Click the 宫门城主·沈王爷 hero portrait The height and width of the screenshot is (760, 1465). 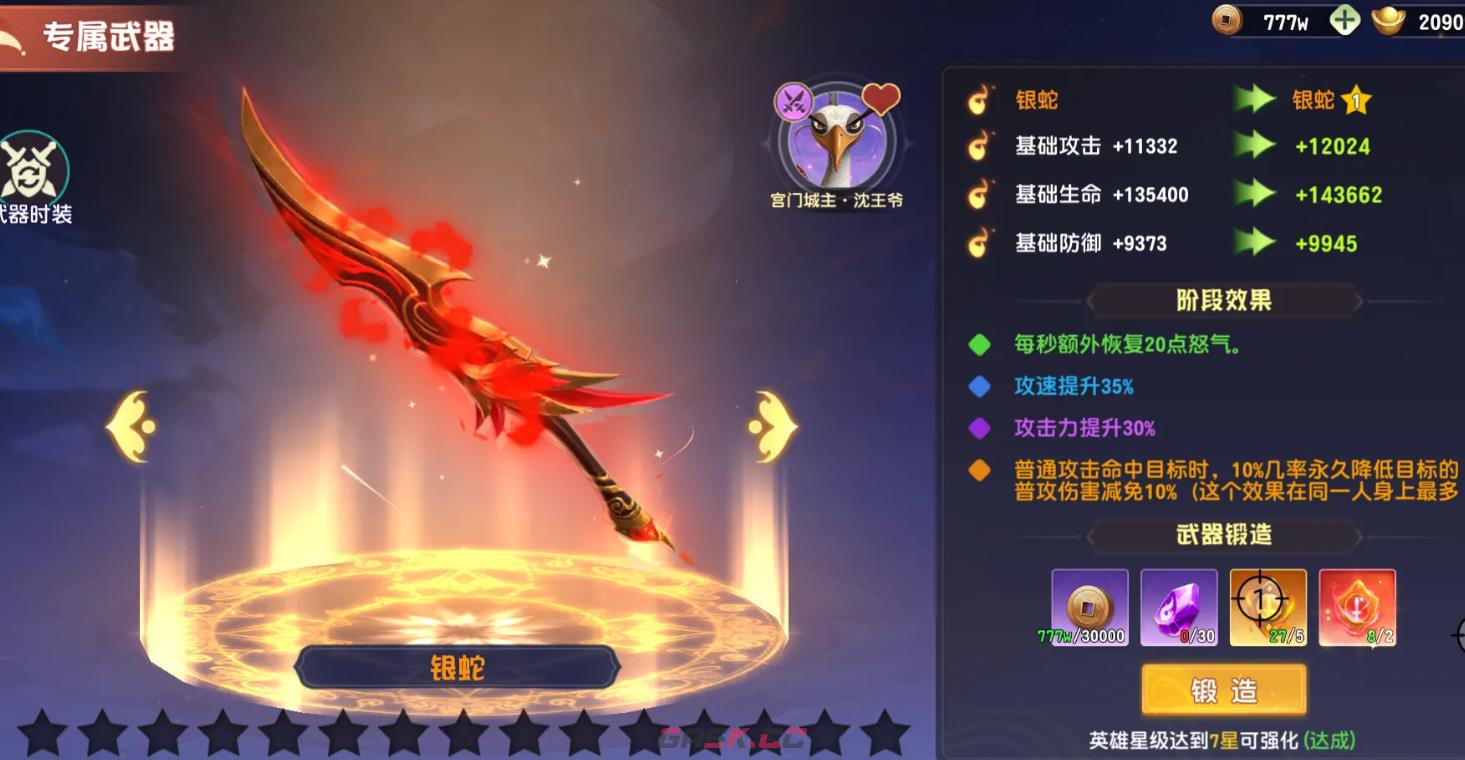(x=838, y=140)
